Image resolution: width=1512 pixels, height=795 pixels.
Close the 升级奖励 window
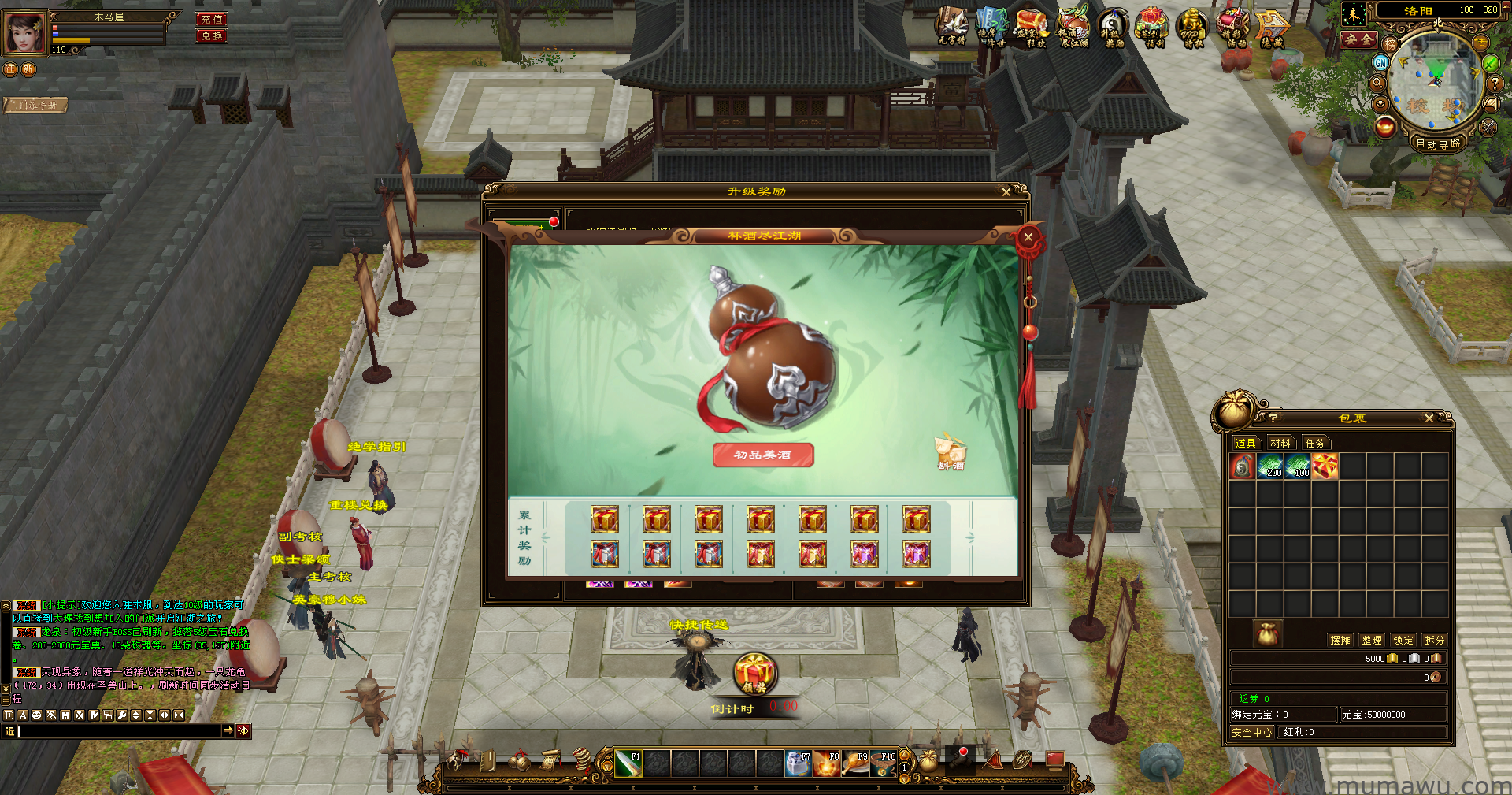(1006, 191)
